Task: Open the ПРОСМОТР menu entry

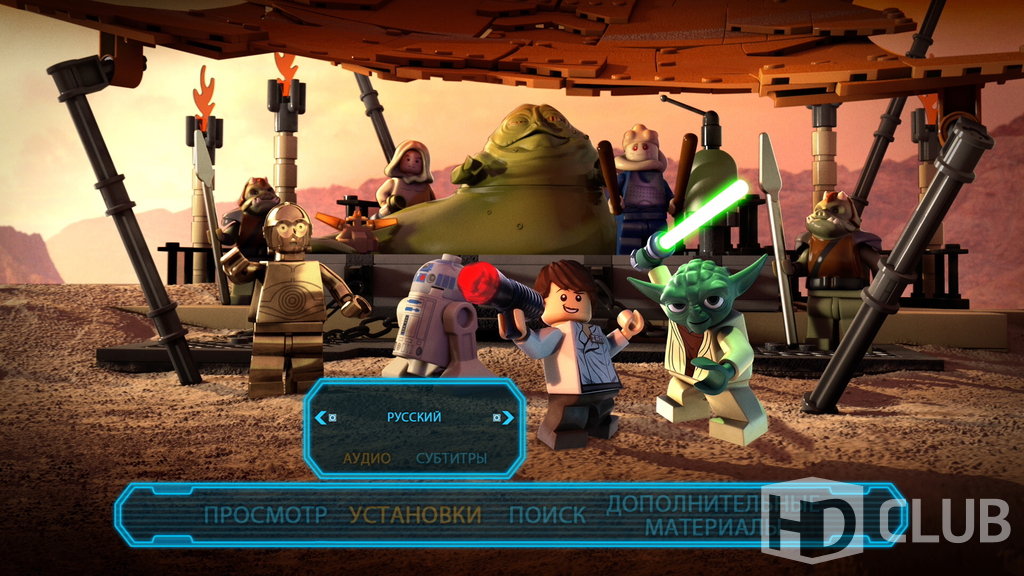Action: 265,515
